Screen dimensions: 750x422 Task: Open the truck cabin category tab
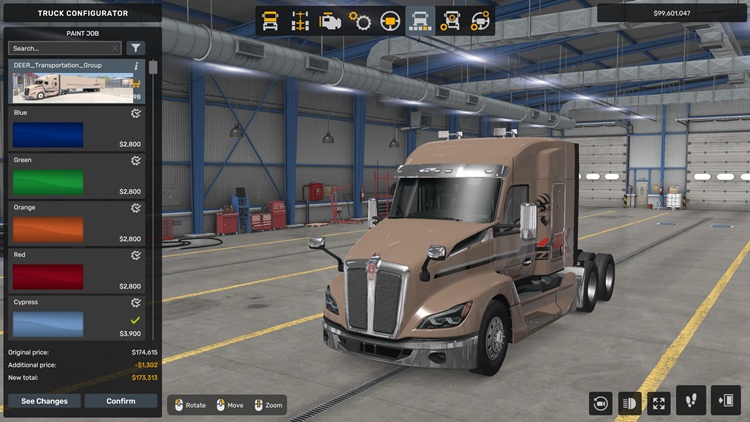(x=270, y=21)
